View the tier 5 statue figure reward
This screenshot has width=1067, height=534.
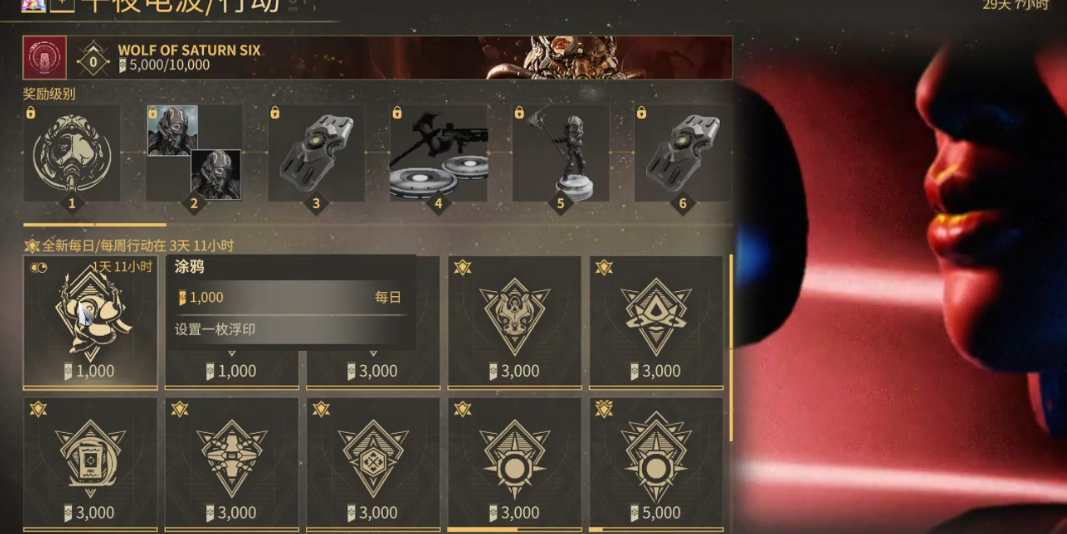(560, 157)
